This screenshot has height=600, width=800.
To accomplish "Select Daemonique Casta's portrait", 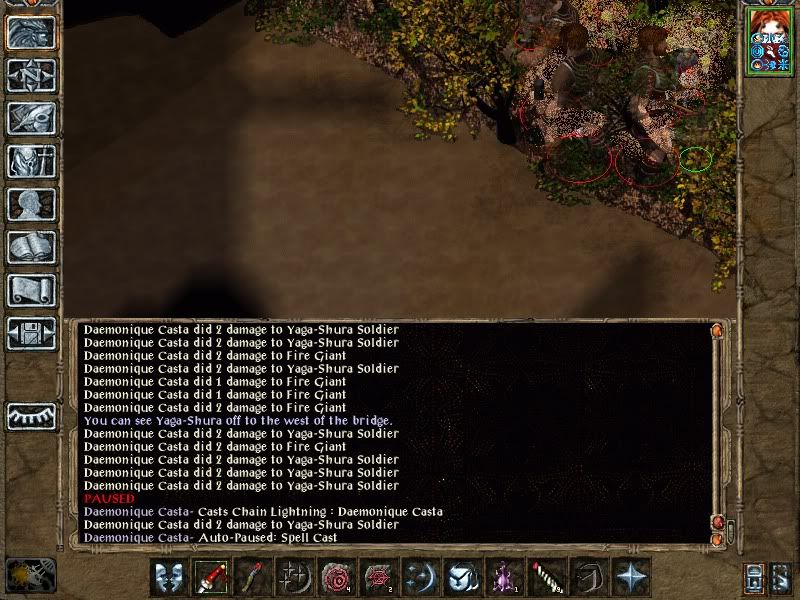I will pyautogui.click(x=768, y=45).
